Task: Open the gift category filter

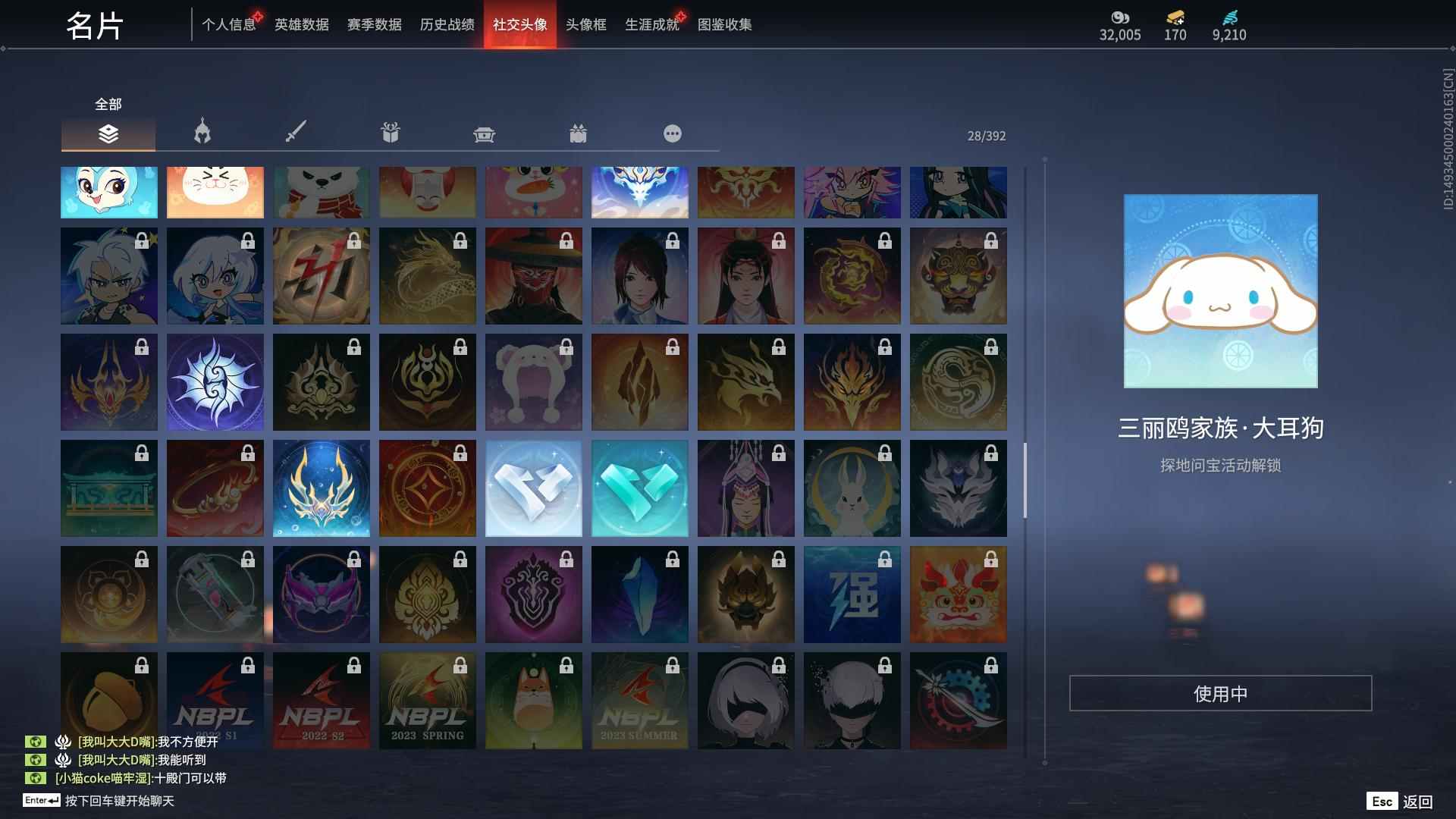Action: coord(390,132)
